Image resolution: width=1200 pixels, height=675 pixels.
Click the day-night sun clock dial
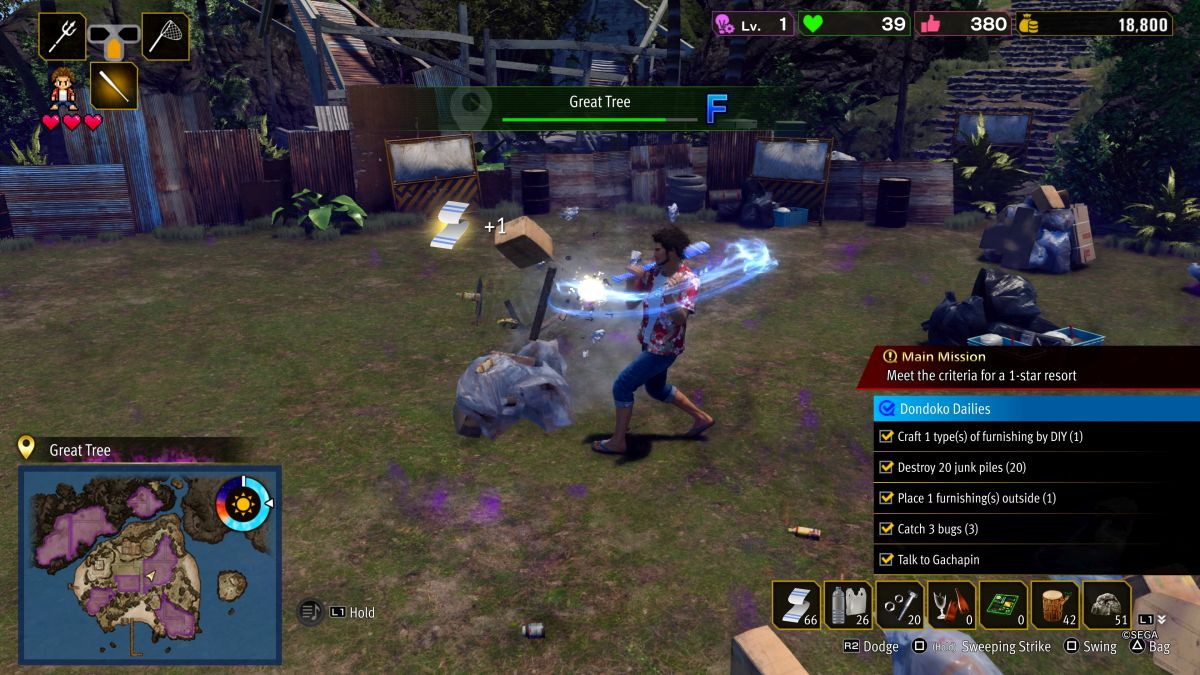242,503
